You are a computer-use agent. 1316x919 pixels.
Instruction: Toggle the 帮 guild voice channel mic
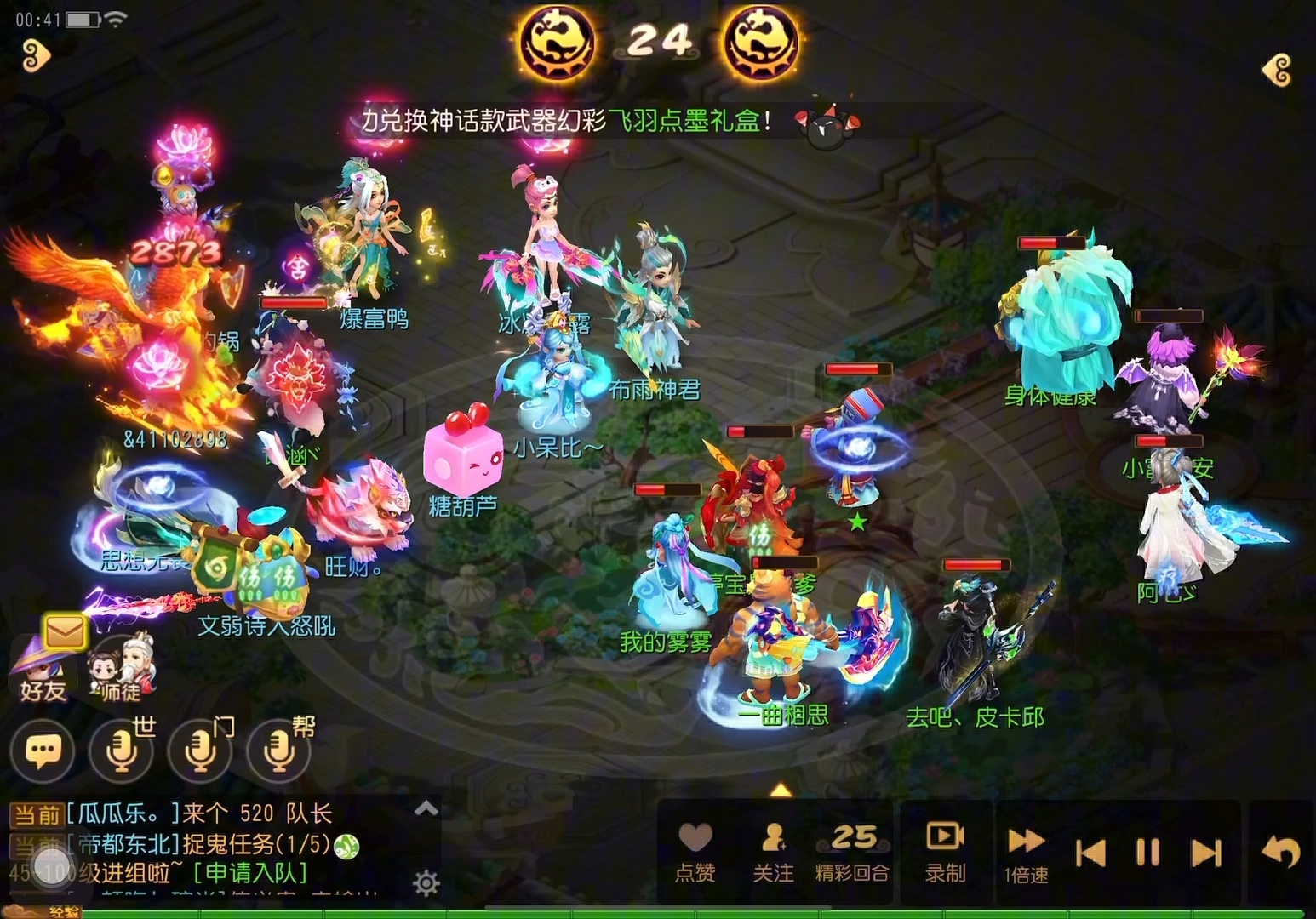(278, 751)
